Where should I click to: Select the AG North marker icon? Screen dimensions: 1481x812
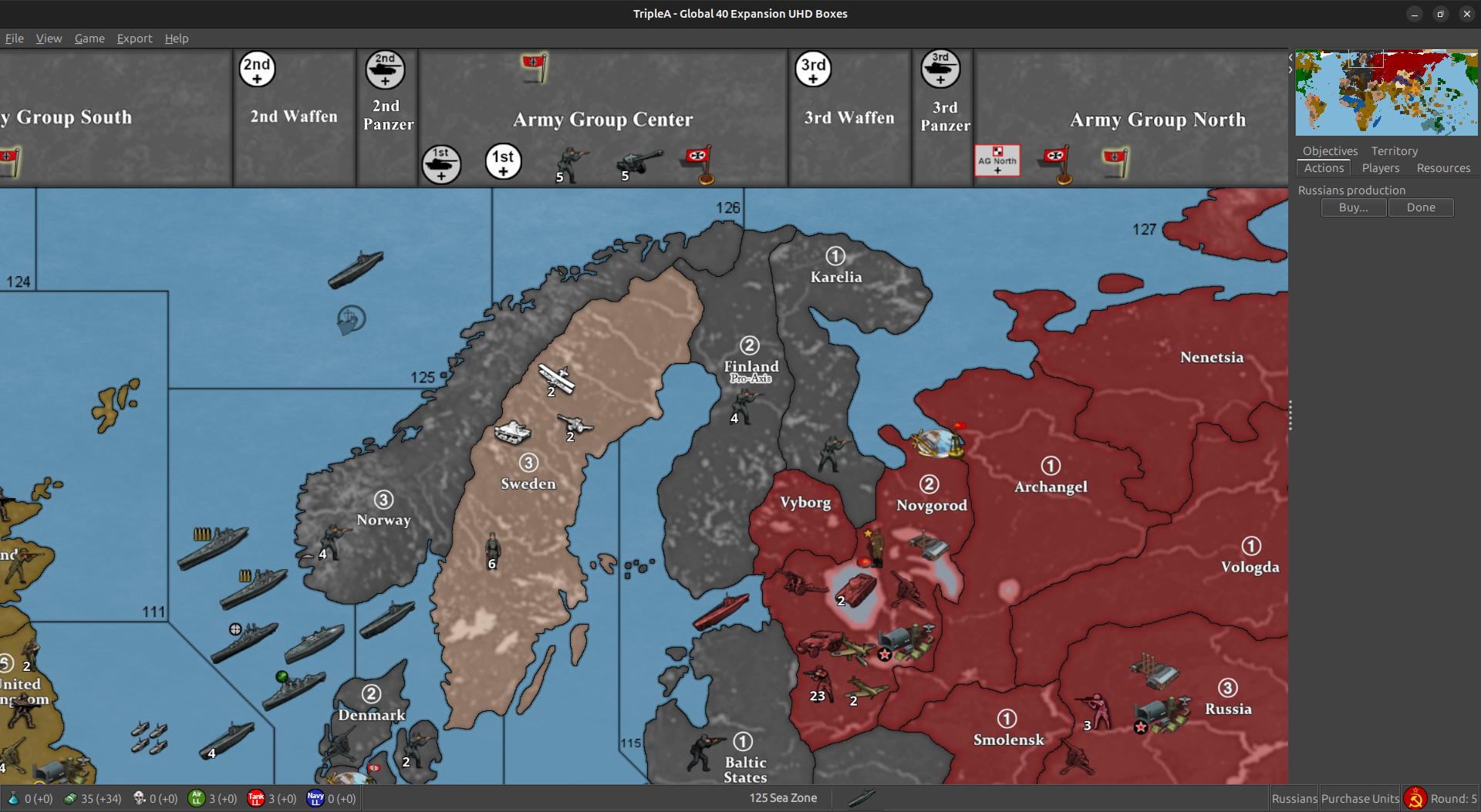coord(997,160)
